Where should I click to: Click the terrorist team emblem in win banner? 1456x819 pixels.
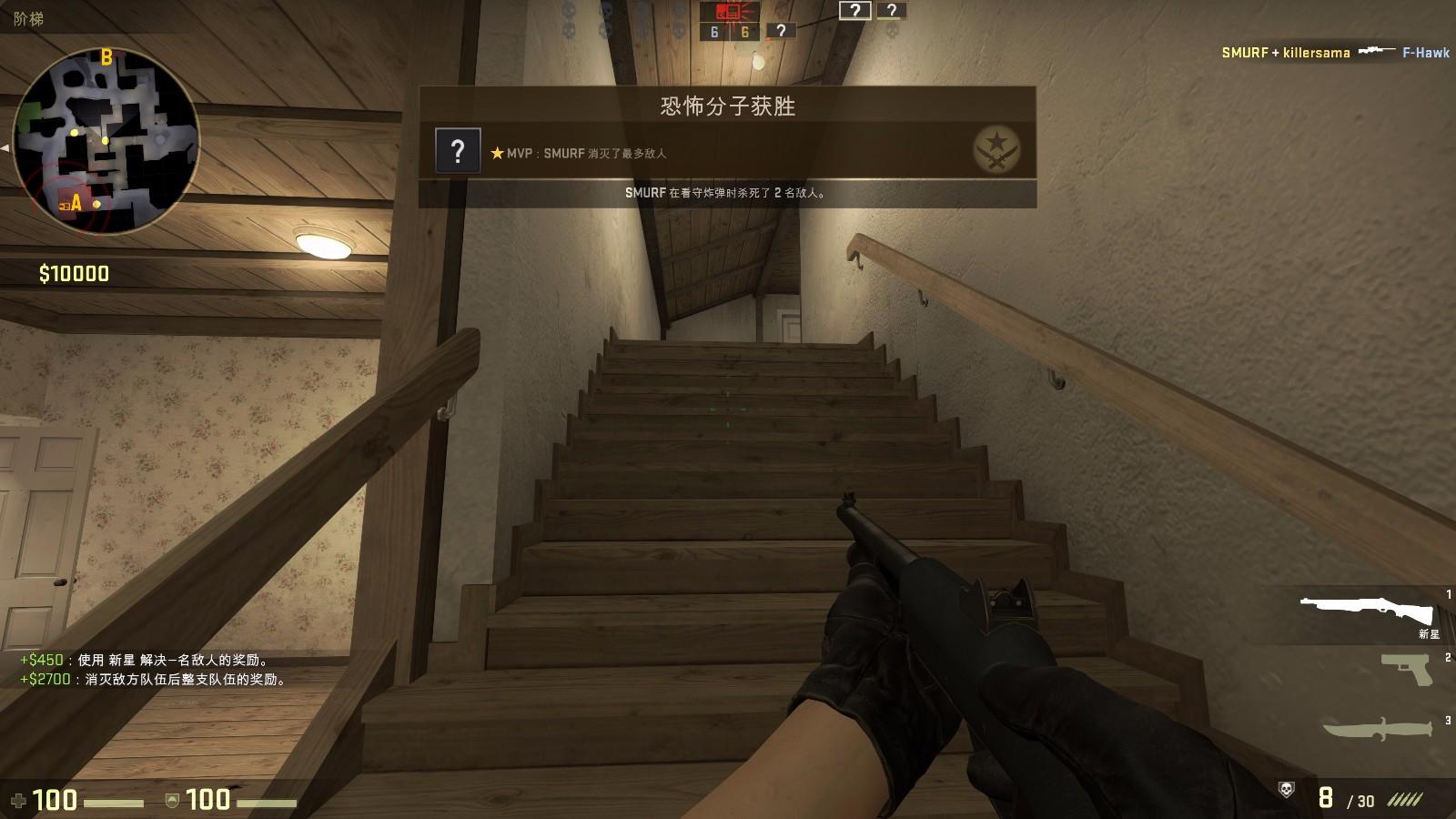pos(996,148)
